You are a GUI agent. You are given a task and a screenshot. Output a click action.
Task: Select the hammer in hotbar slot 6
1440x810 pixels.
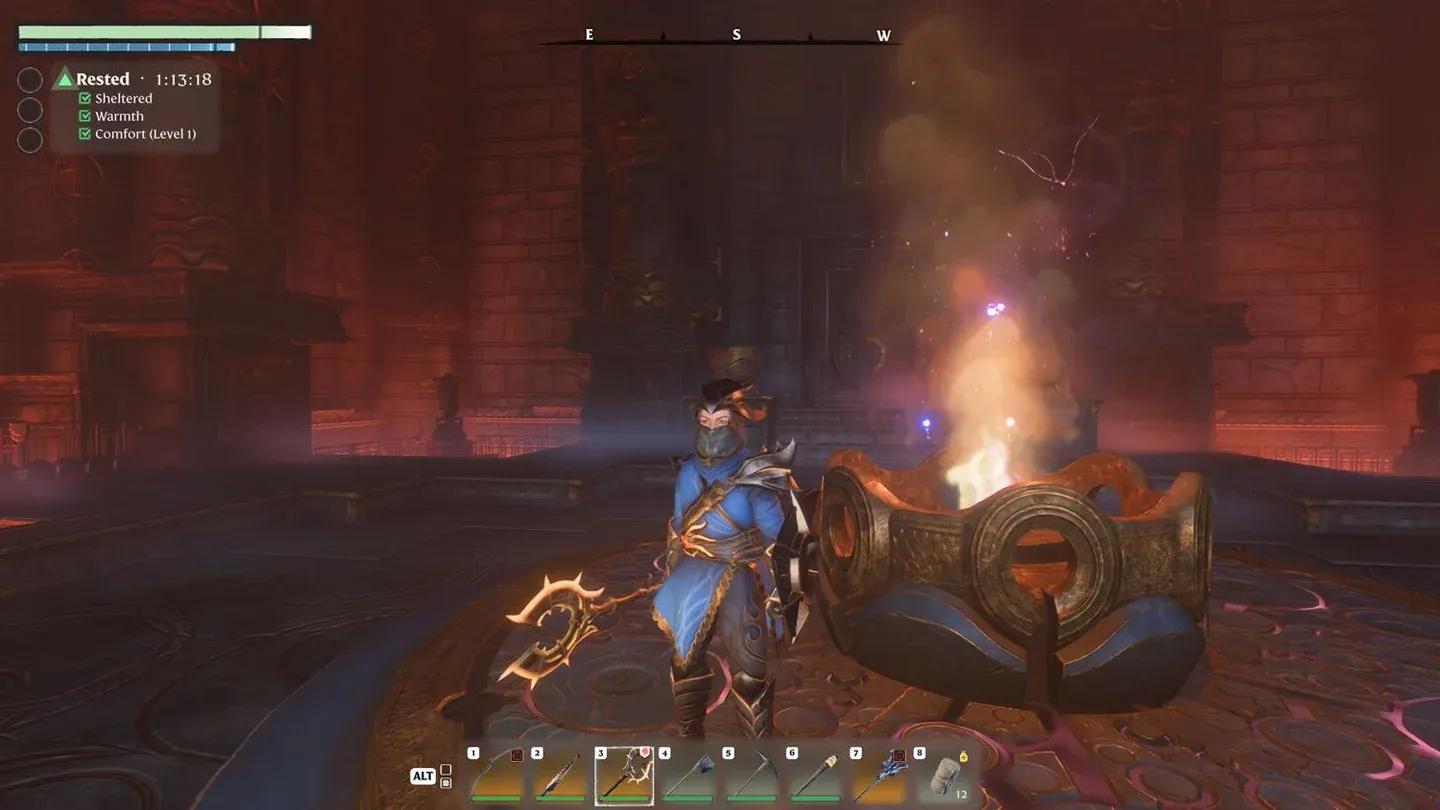816,777
